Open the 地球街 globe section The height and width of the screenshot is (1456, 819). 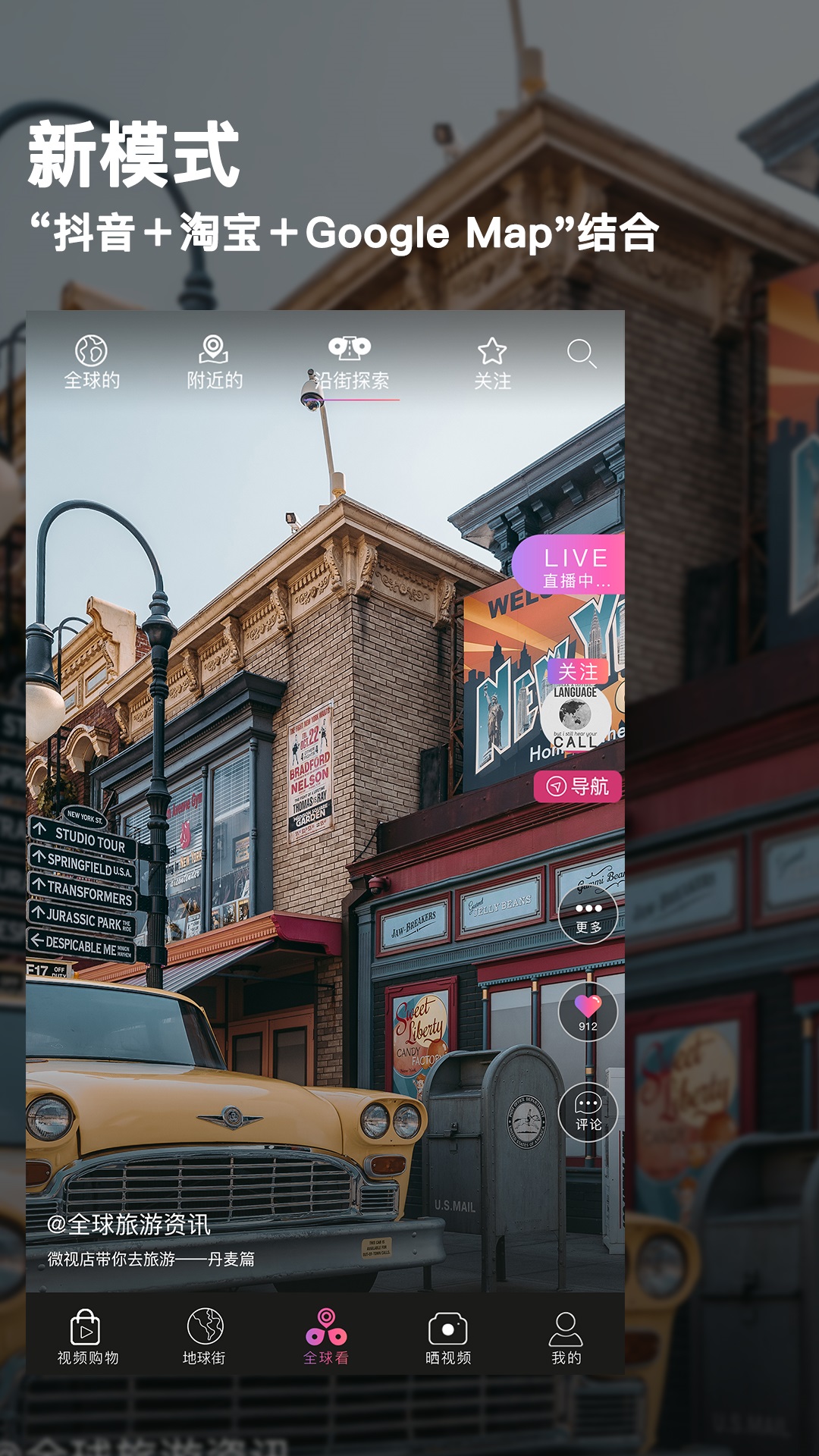[205, 1337]
